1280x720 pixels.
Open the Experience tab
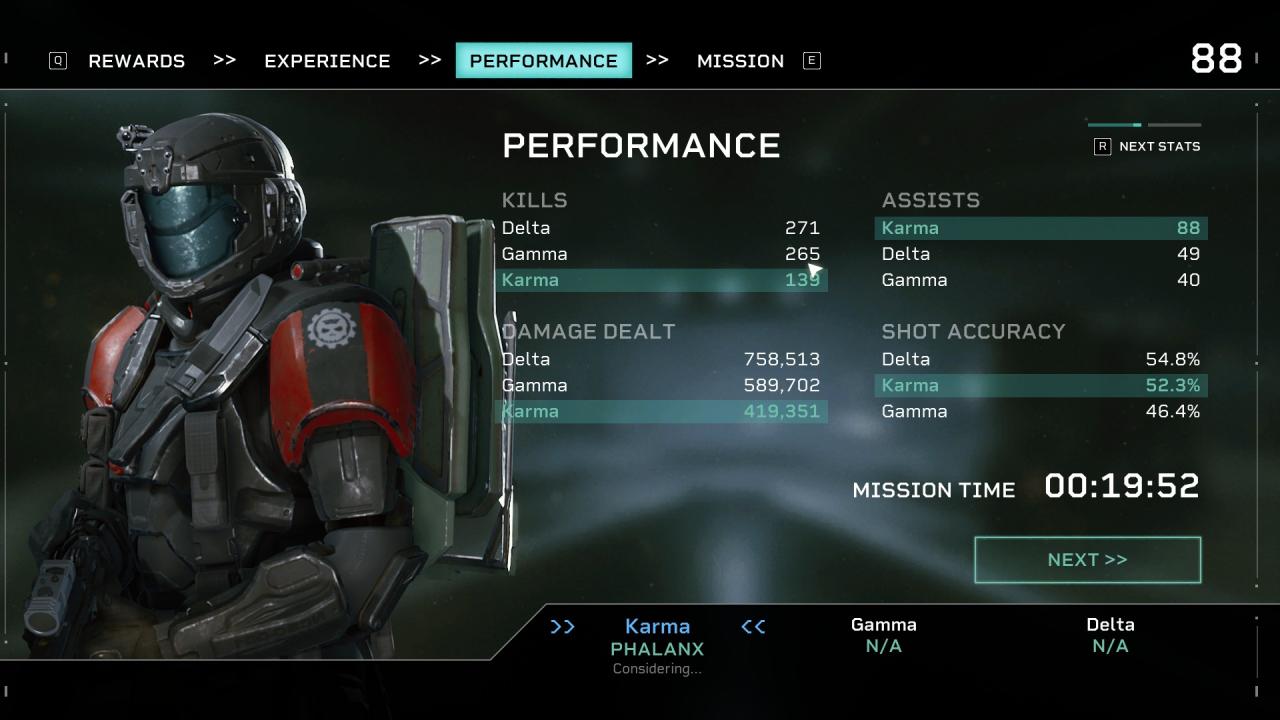[327, 61]
